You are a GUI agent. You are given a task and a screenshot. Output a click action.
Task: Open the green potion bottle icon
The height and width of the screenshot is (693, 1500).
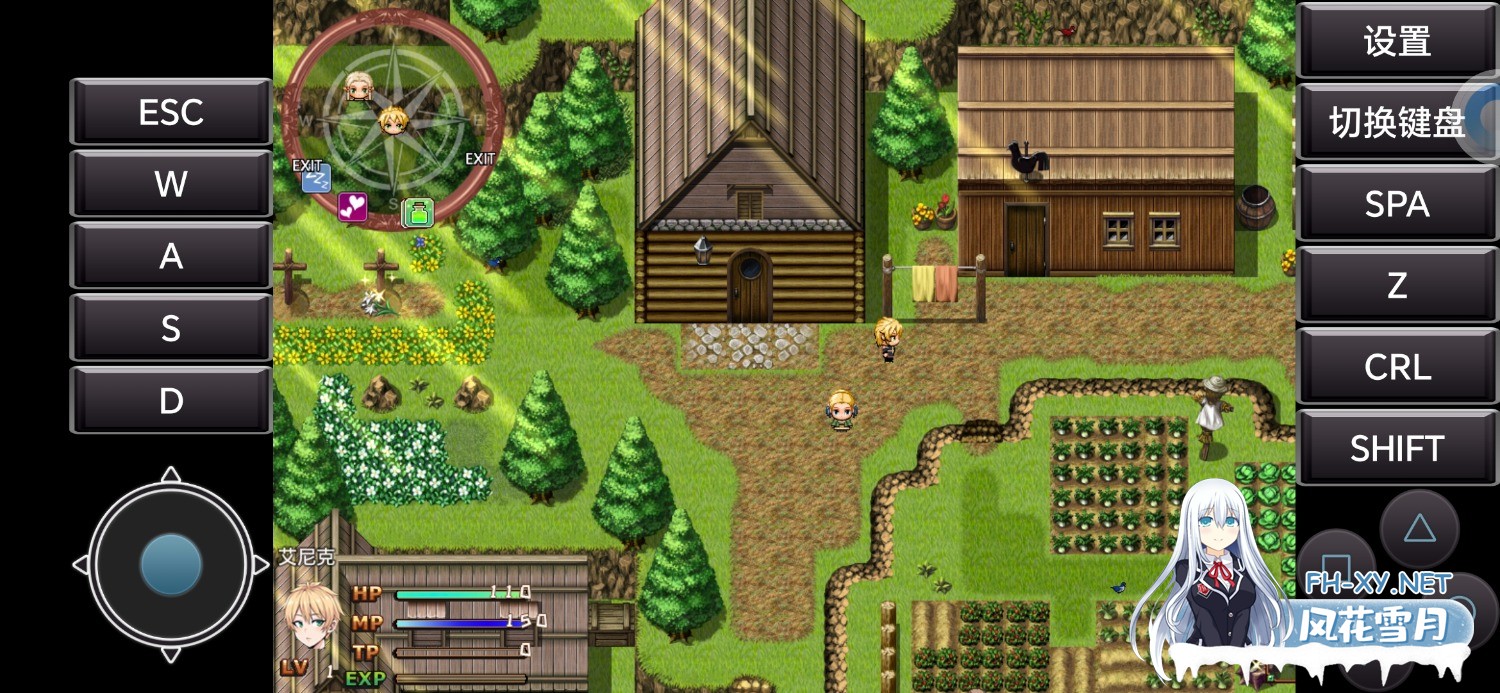(x=418, y=212)
